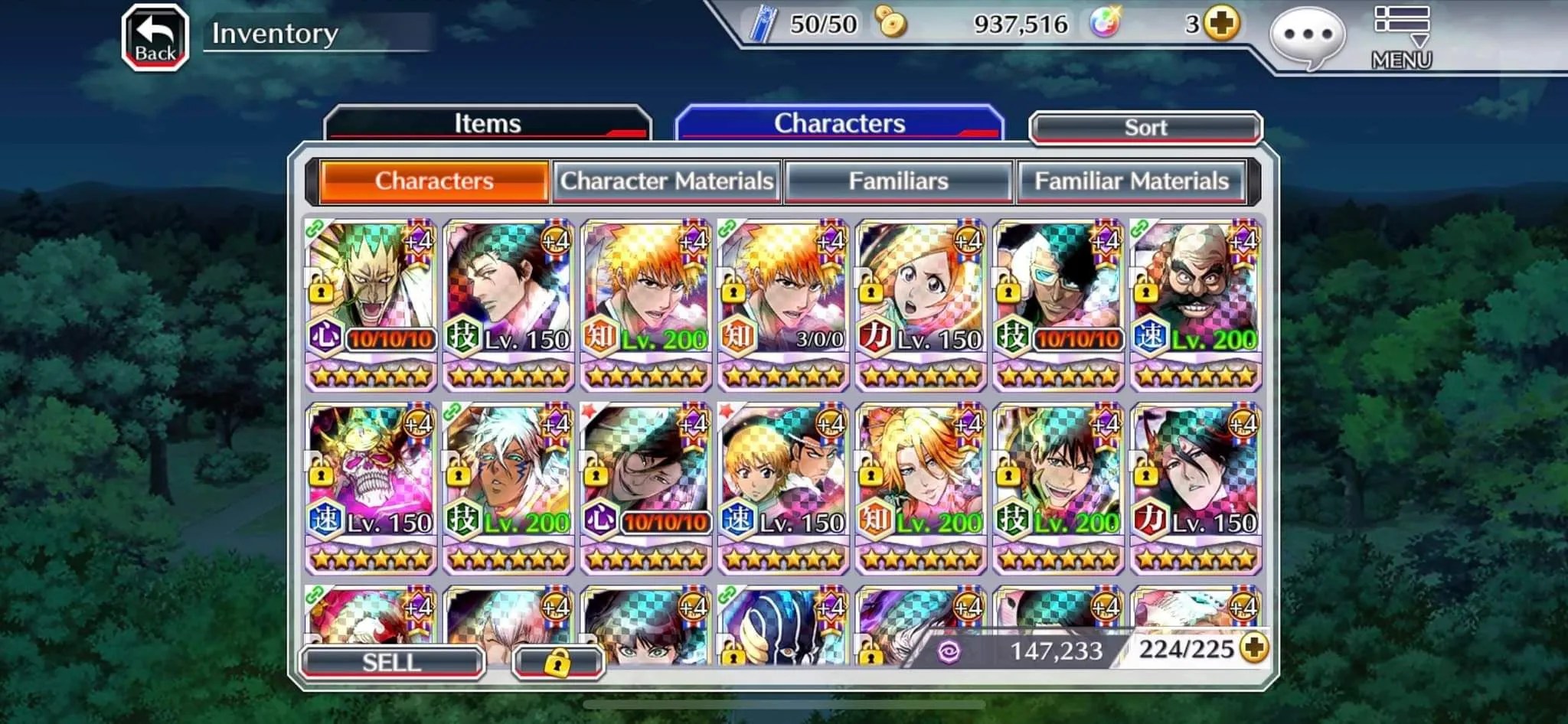Select the orange Characters sub-tab
This screenshot has width=1568, height=724.
pos(434,181)
